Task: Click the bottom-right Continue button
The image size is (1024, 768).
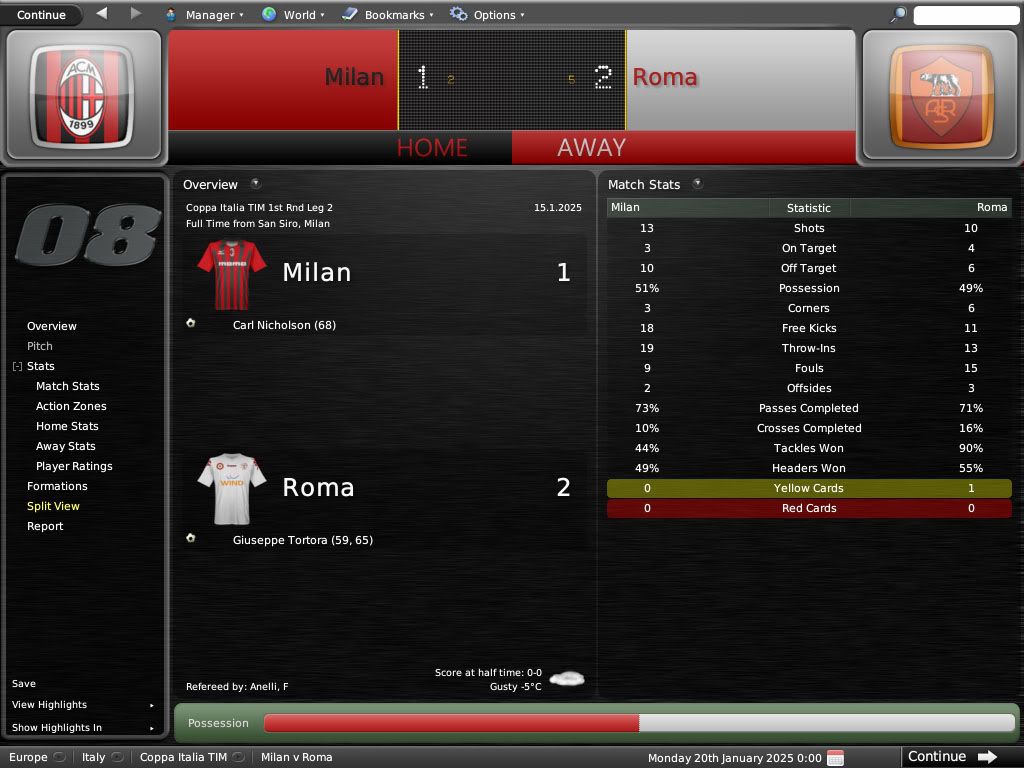Action: (951, 757)
